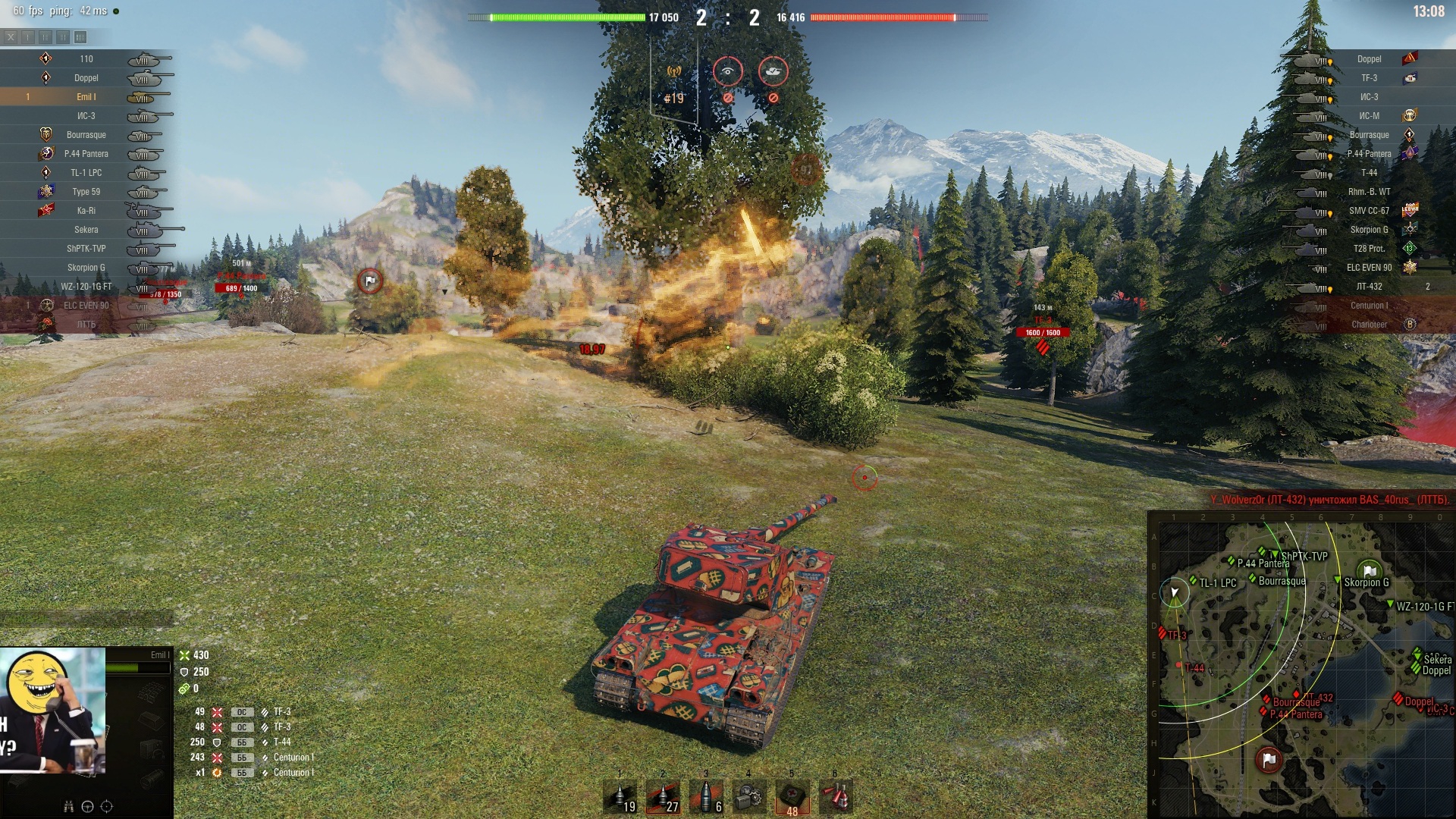
Task: Select the binoculars equipment icon
Action: (68, 807)
